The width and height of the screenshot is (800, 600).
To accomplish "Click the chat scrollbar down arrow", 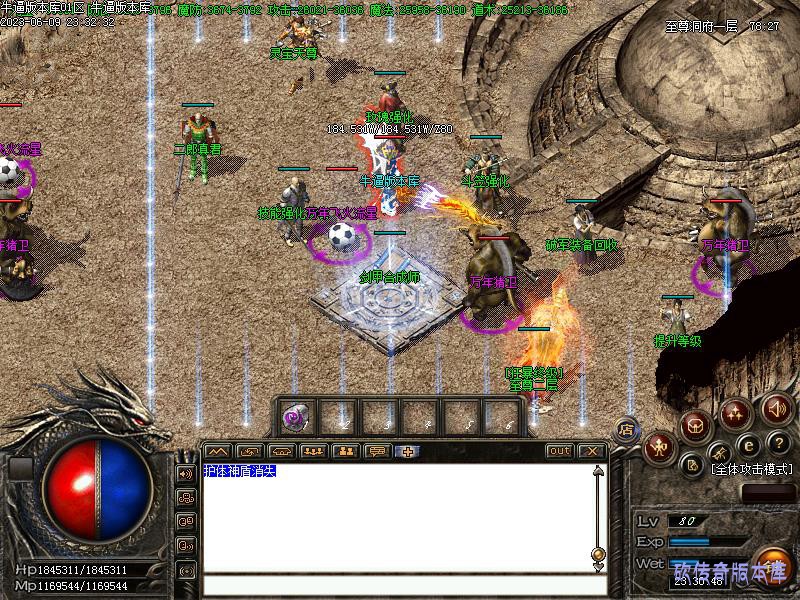I will pyautogui.click(x=597, y=568).
